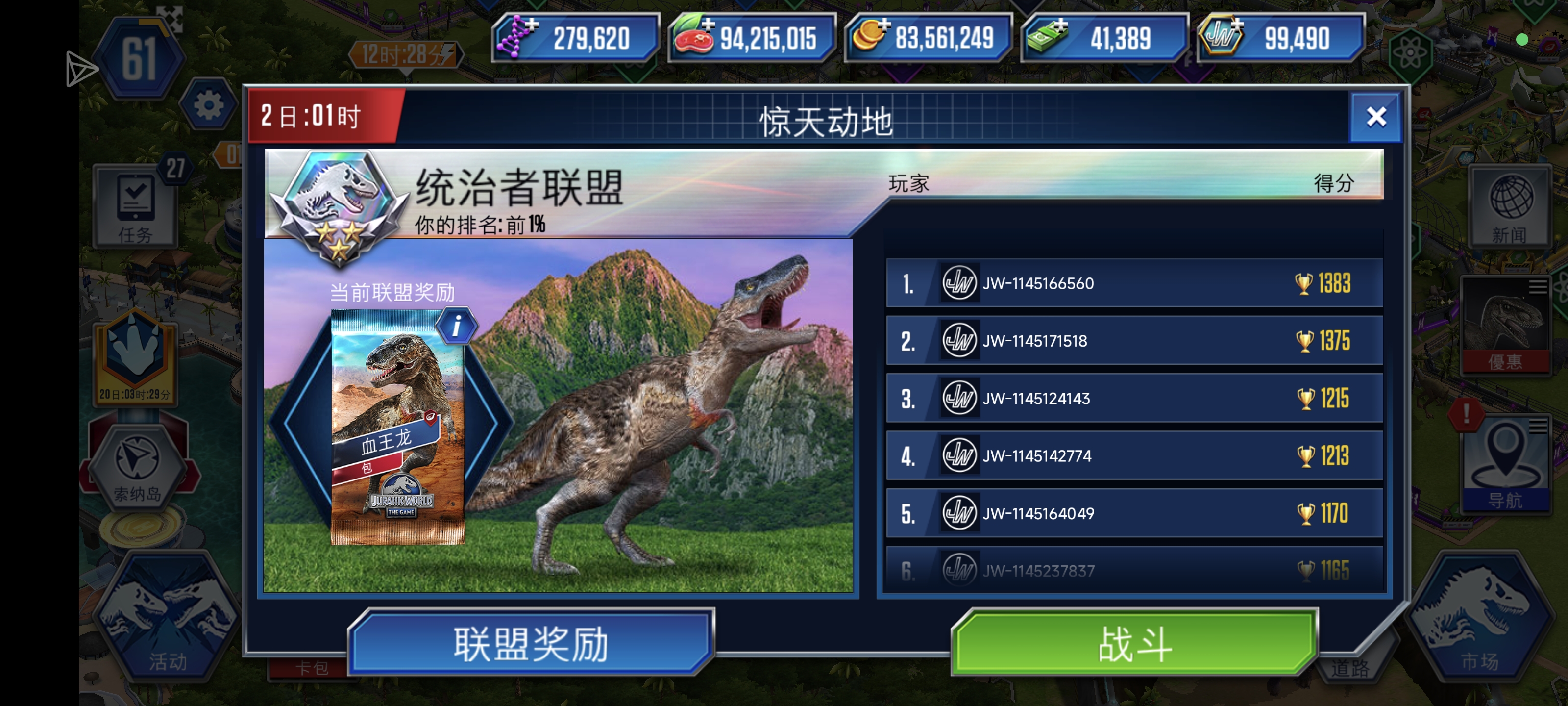Open the settings gear
Image resolution: width=1568 pixels, height=706 pixels.
tap(210, 105)
